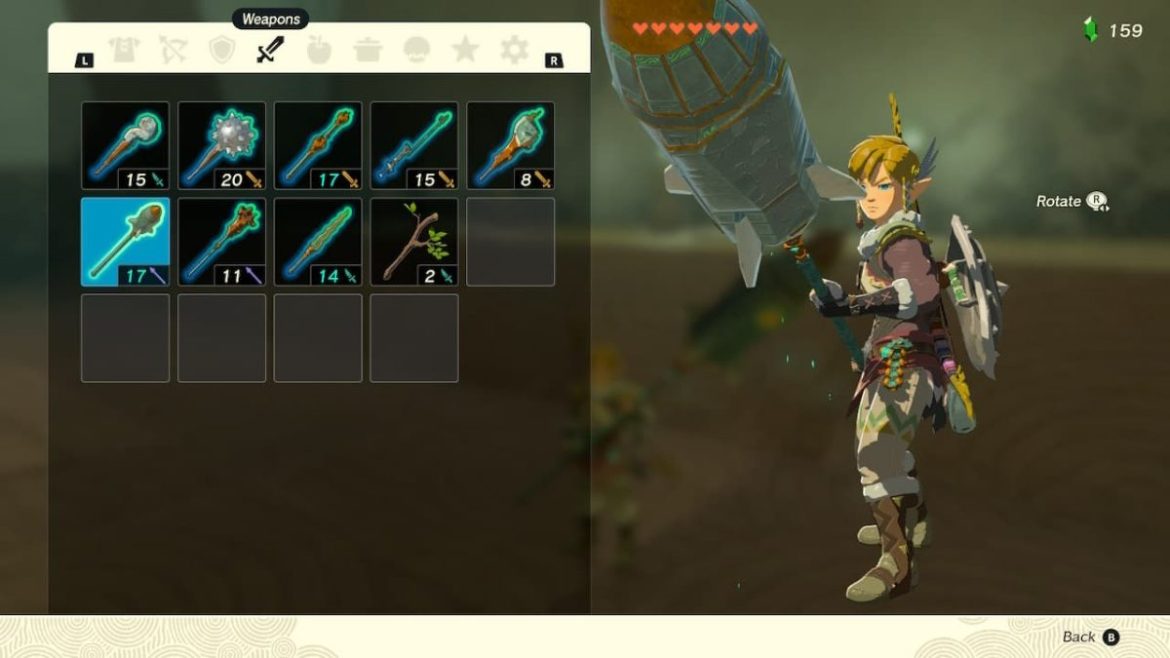The image size is (1170, 658).
Task: Select the Weapons sword tab
Action: (x=270, y=50)
